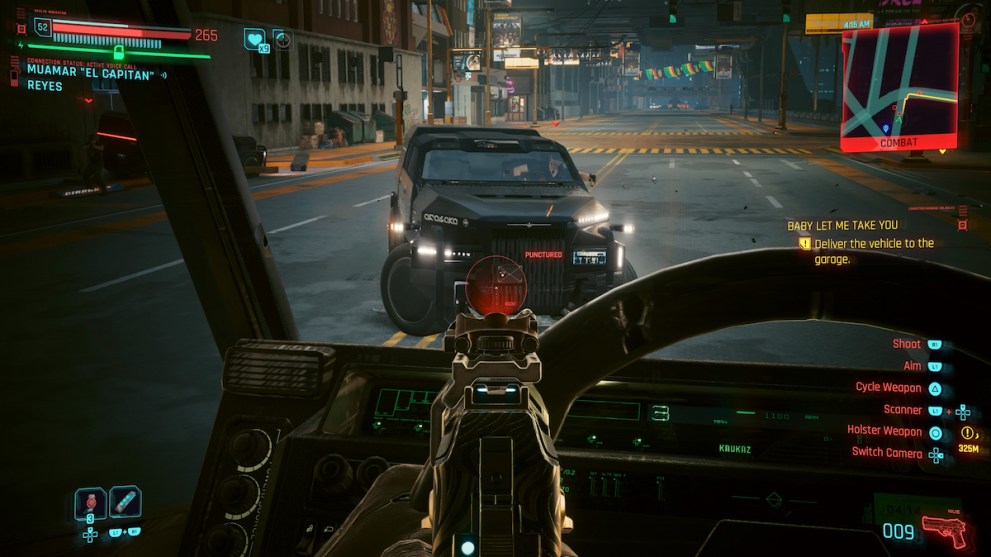Viewport: 991px width, 557px height.
Task: Click the grenade quick slot
Action: point(90,503)
